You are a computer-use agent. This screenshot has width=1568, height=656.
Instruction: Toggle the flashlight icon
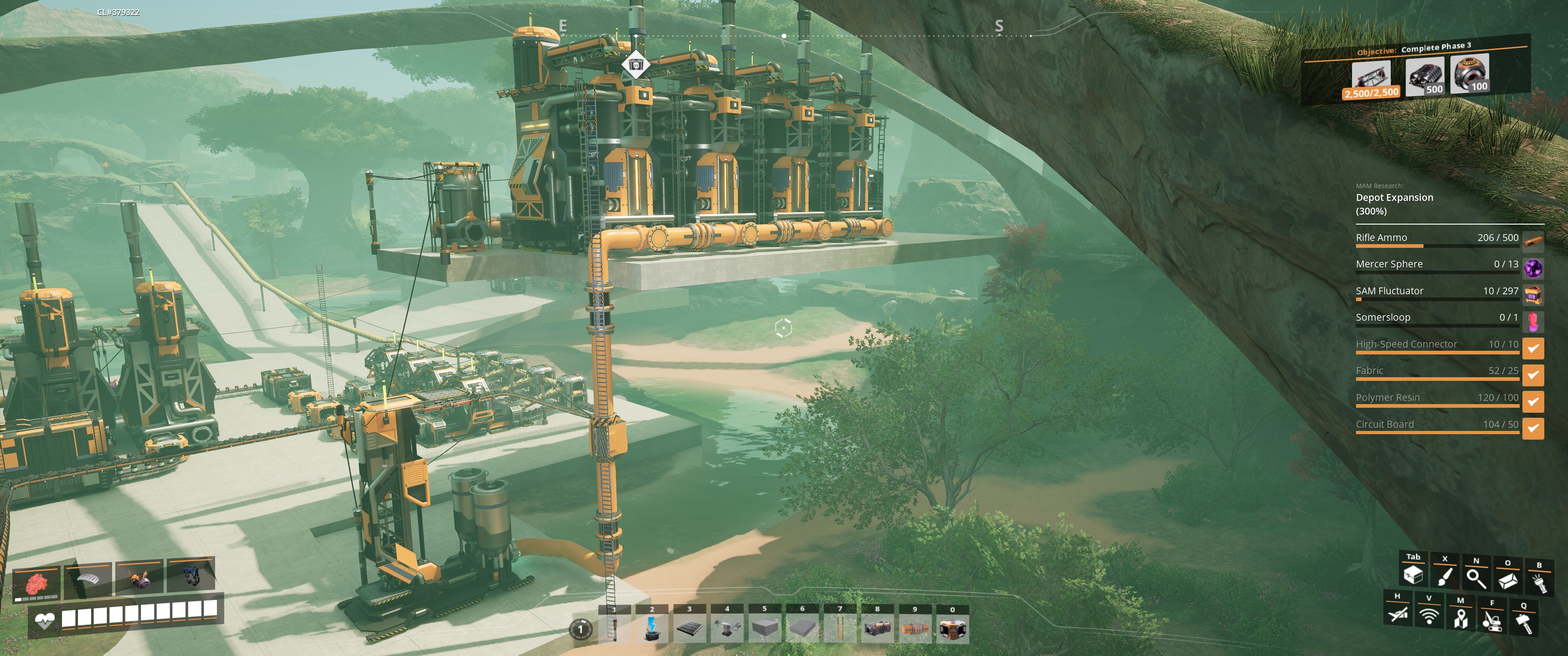tap(1539, 583)
